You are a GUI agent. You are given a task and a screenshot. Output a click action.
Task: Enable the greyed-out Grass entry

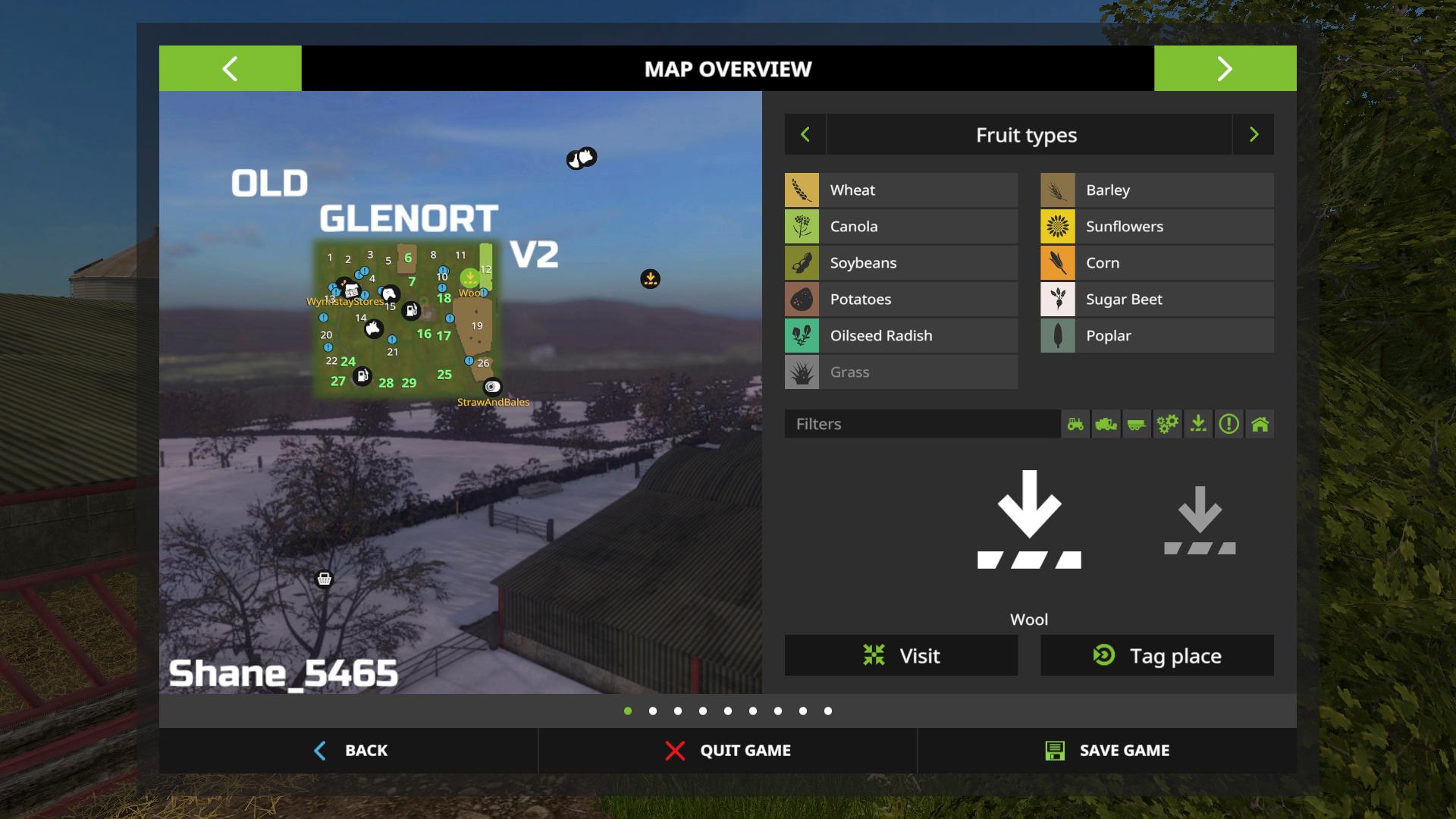pos(901,372)
